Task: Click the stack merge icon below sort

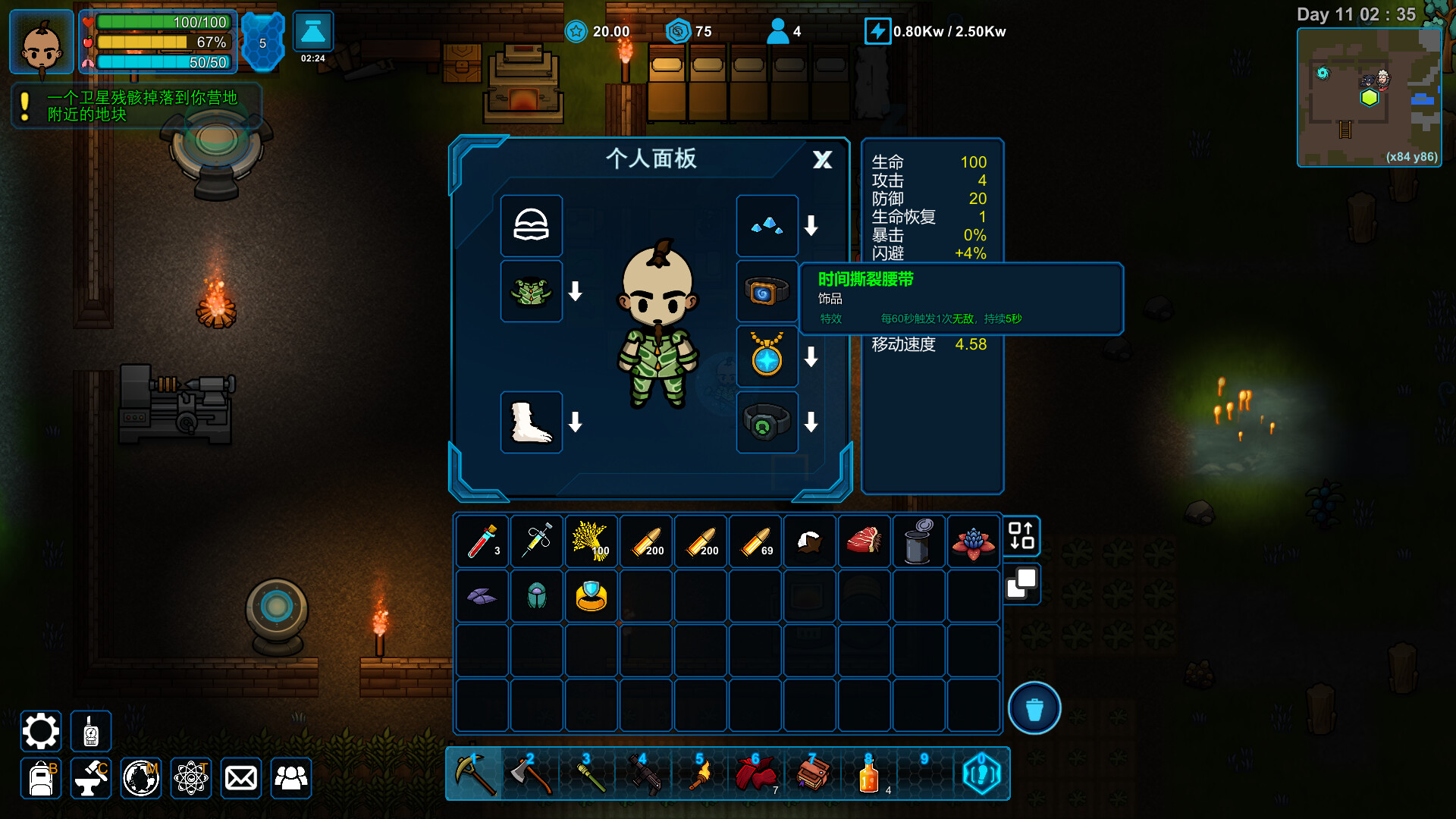Action: tap(1021, 585)
